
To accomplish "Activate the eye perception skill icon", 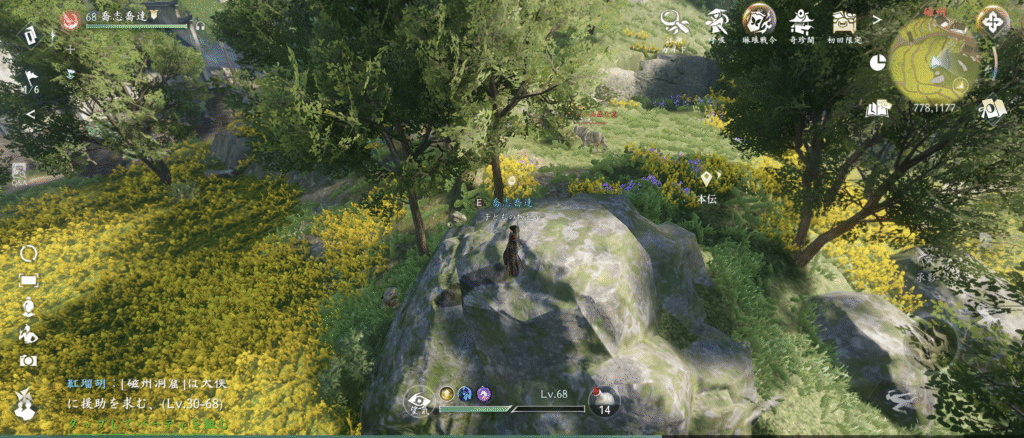I will pyautogui.click(x=420, y=403).
